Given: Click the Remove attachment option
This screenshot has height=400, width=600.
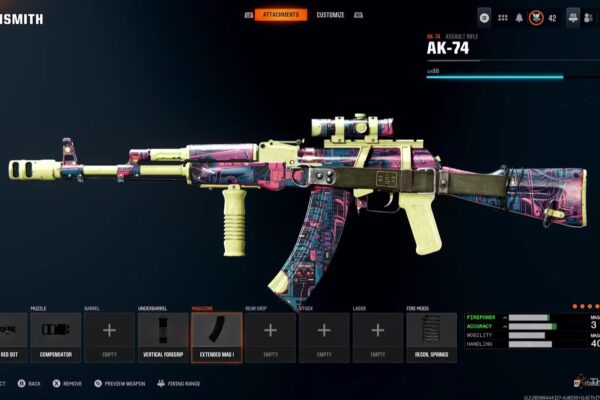Looking at the screenshot, I should [x=68, y=383].
